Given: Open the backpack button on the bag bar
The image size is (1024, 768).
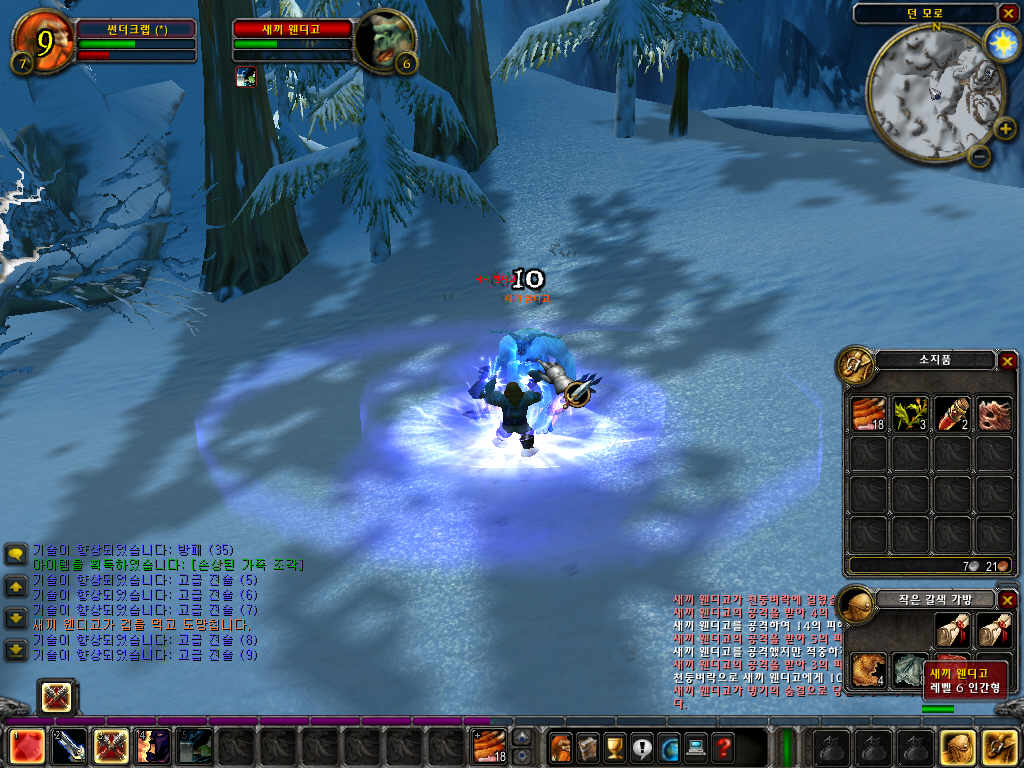Looking at the screenshot, I should (999, 747).
